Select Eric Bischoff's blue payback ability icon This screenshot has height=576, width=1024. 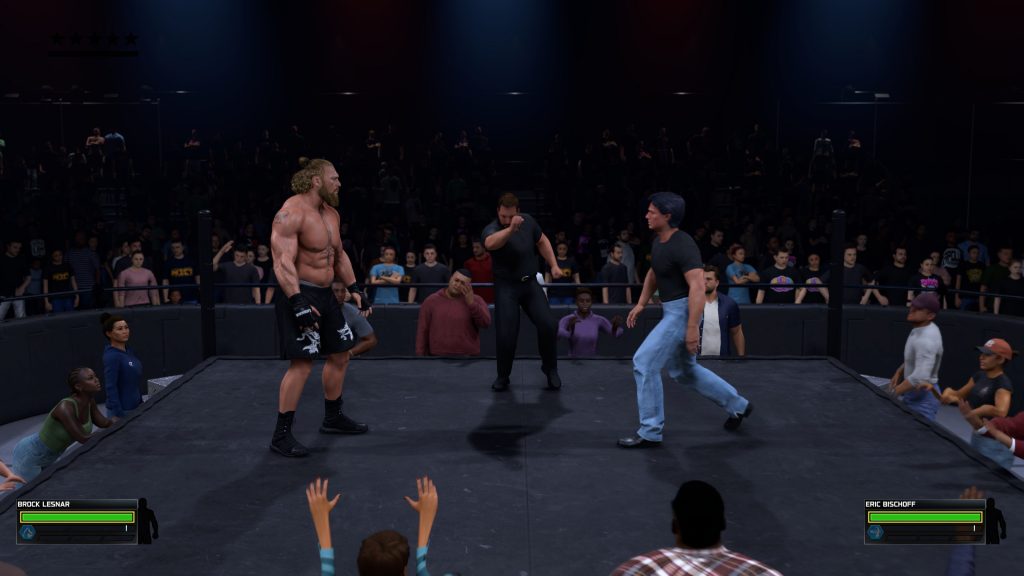click(876, 533)
